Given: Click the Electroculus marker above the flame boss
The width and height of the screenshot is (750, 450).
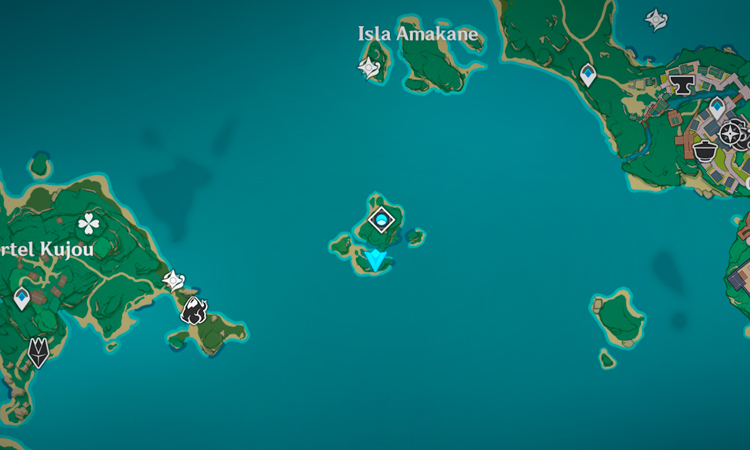Looking at the screenshot, I should [x=174, y=280].
